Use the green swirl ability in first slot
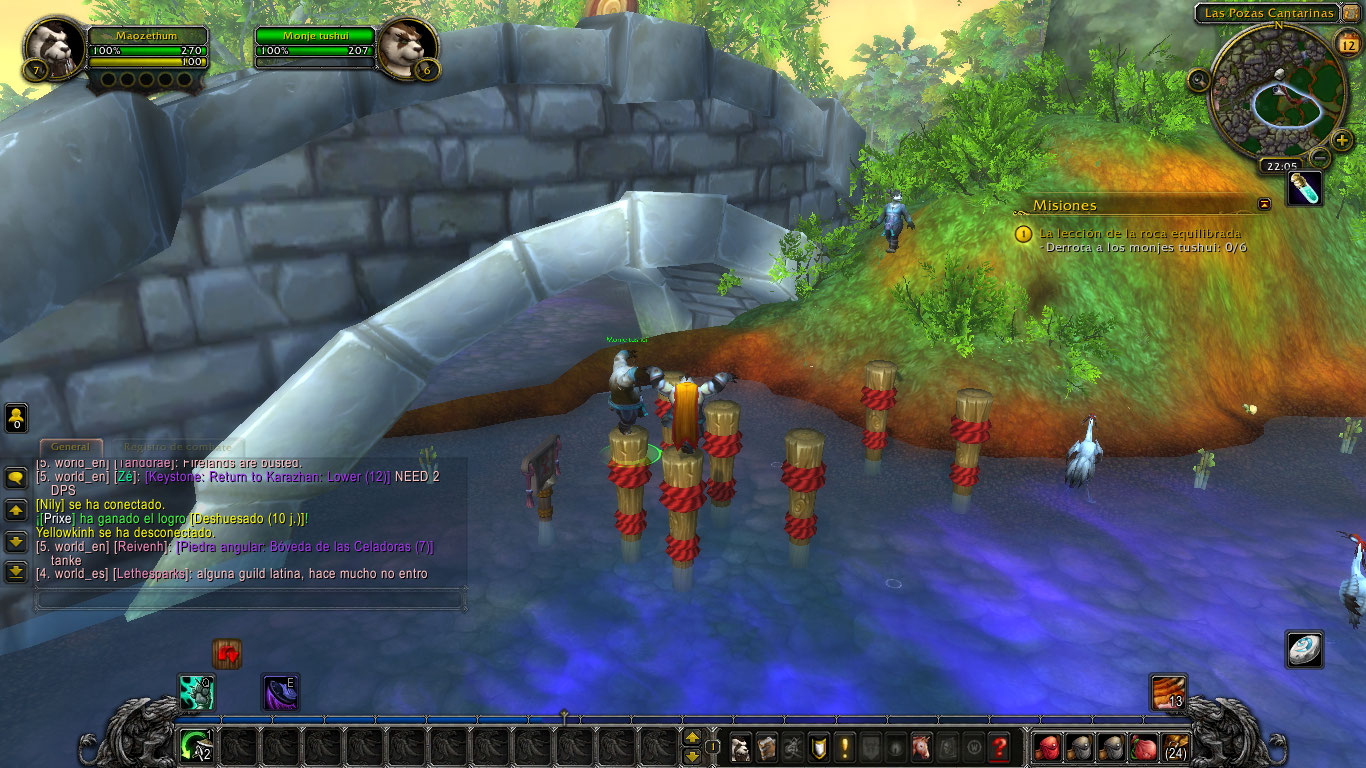The width and height of the screenshot is (1366, 768). (196, 746)
